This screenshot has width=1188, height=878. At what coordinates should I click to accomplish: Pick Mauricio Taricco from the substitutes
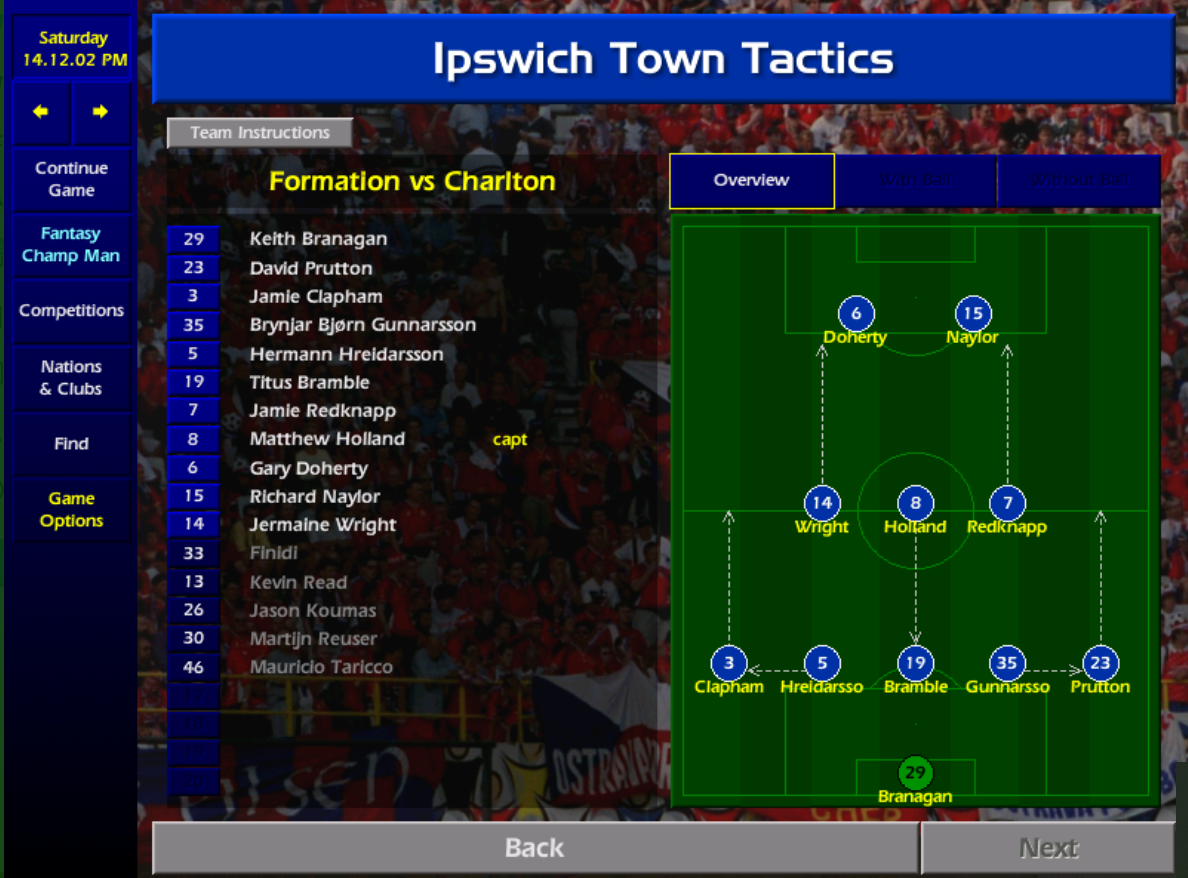point(321,667)
